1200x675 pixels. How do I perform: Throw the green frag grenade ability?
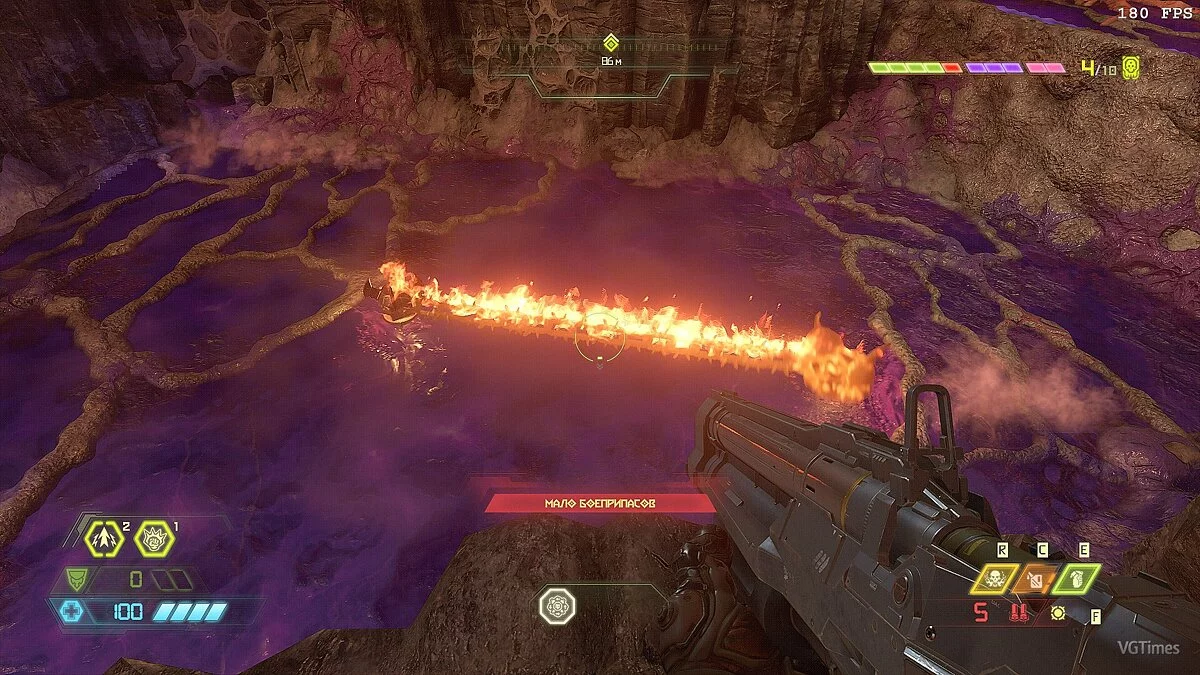[1076, 579]
